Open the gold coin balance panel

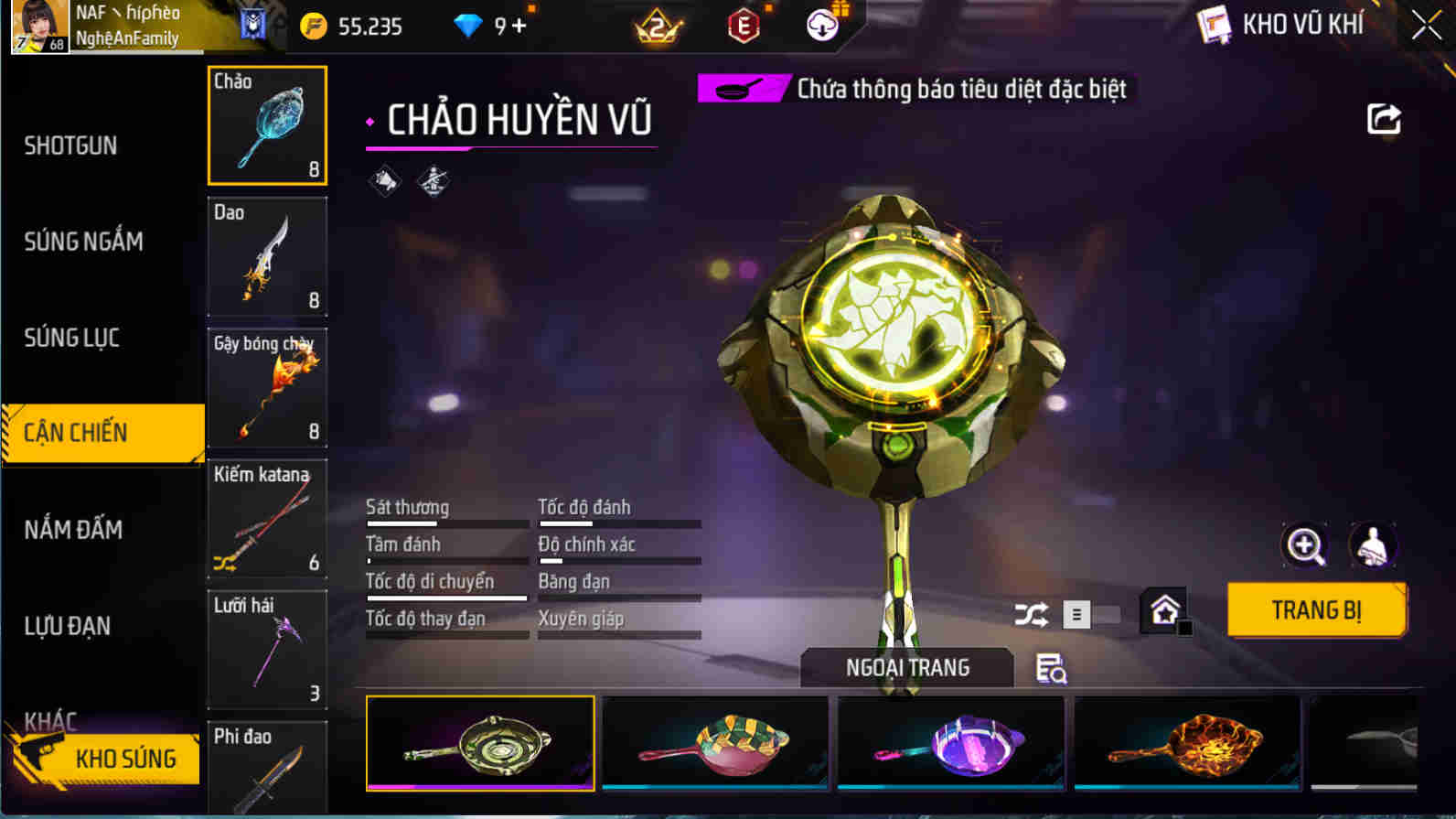[x=314, y=27]
